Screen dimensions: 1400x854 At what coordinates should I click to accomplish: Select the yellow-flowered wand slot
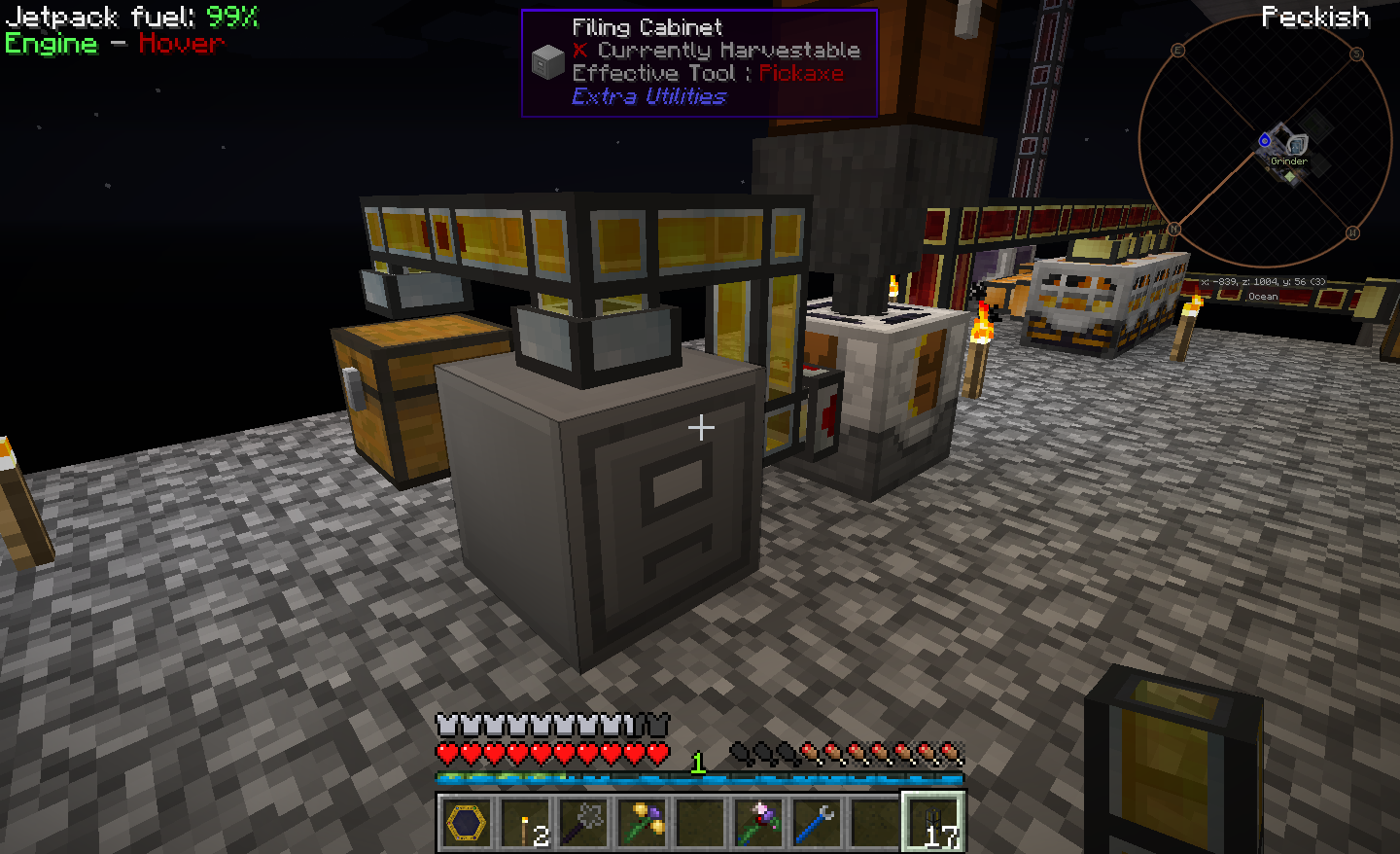642,824
